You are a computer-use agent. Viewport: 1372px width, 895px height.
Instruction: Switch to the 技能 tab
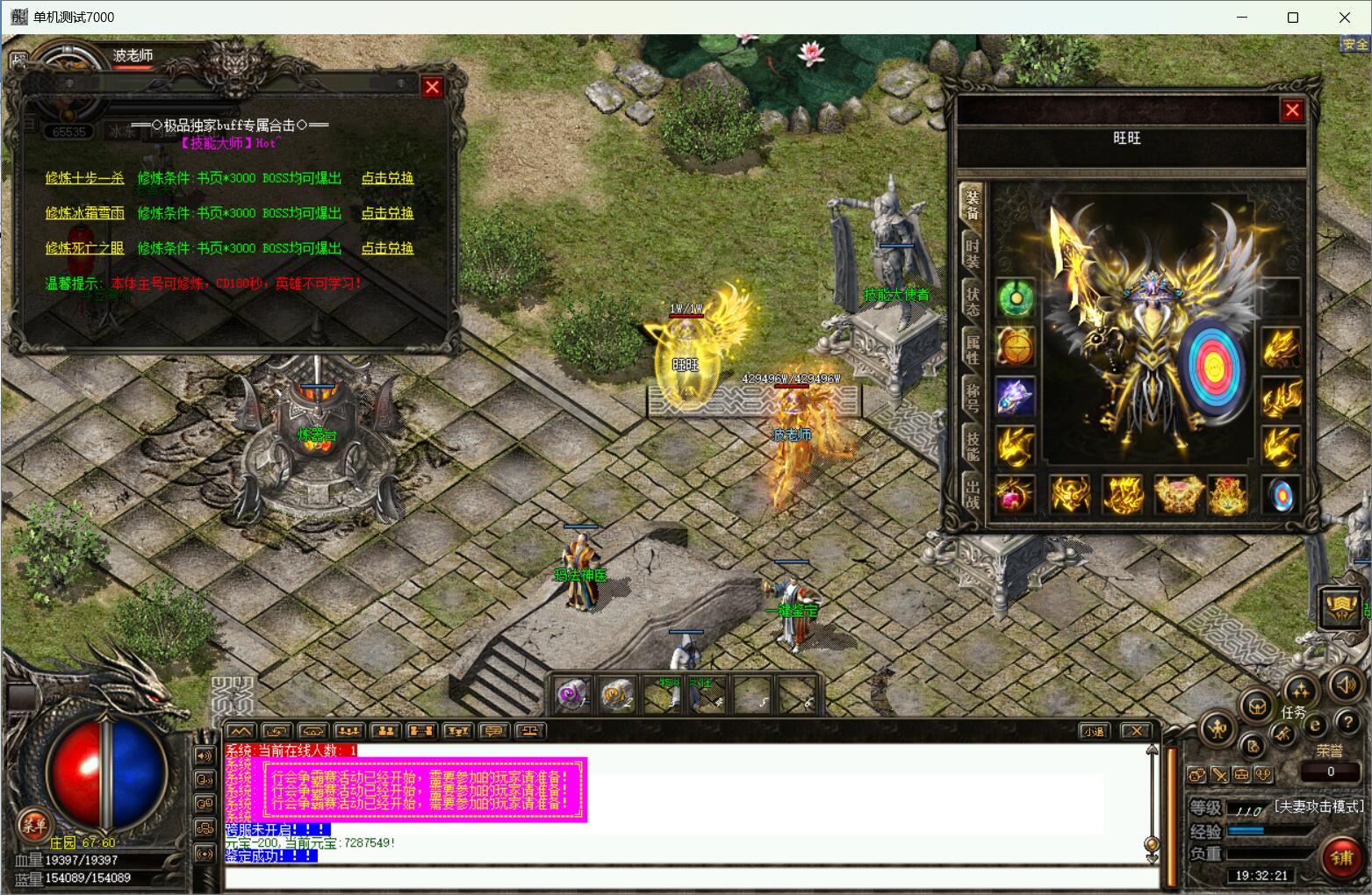click(972, 446)
